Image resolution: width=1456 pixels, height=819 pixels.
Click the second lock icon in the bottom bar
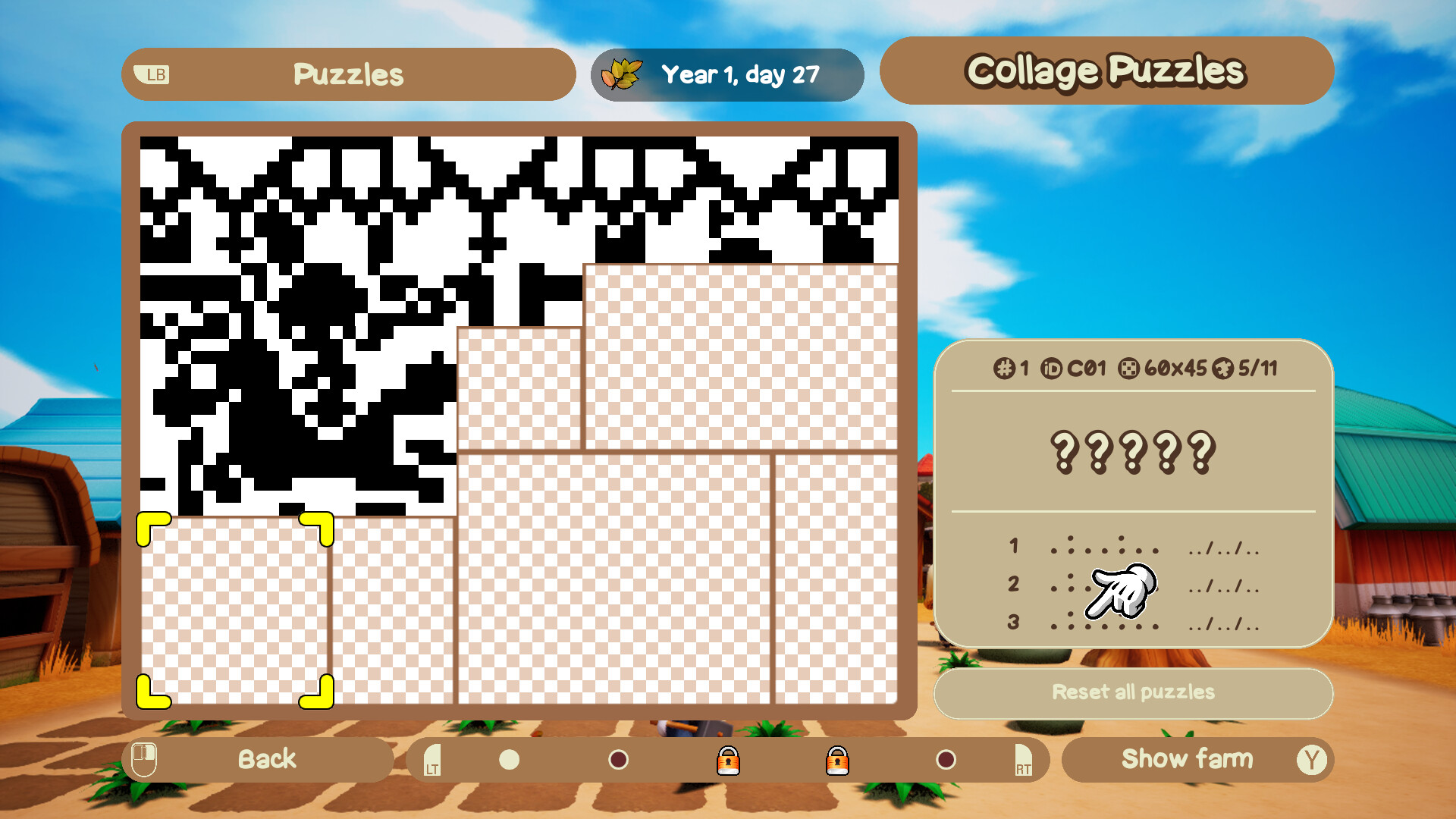[838, 761]
